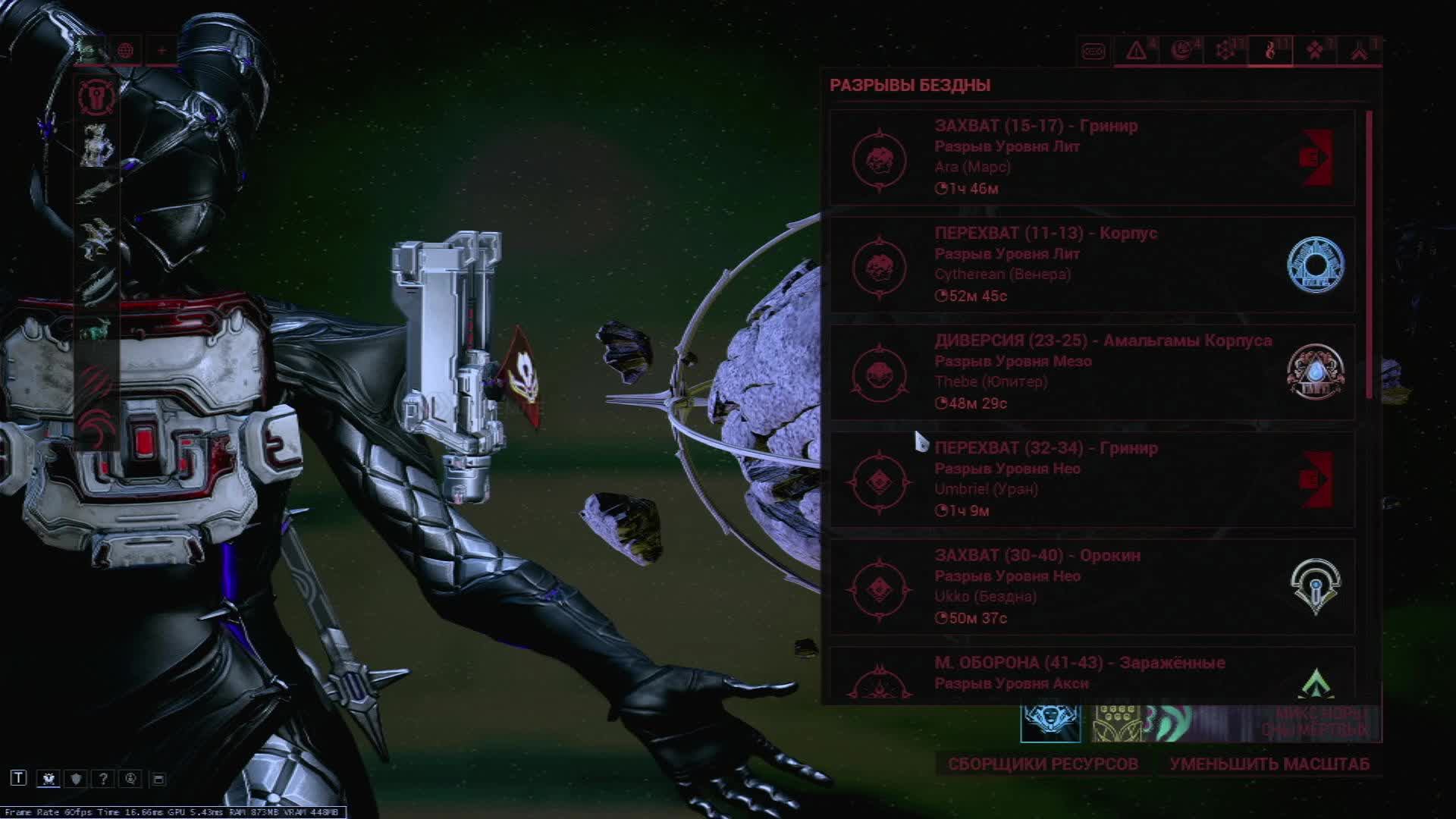Toggle the T chat icon
Screen dimensions: 1456x819
click(19, 778)
